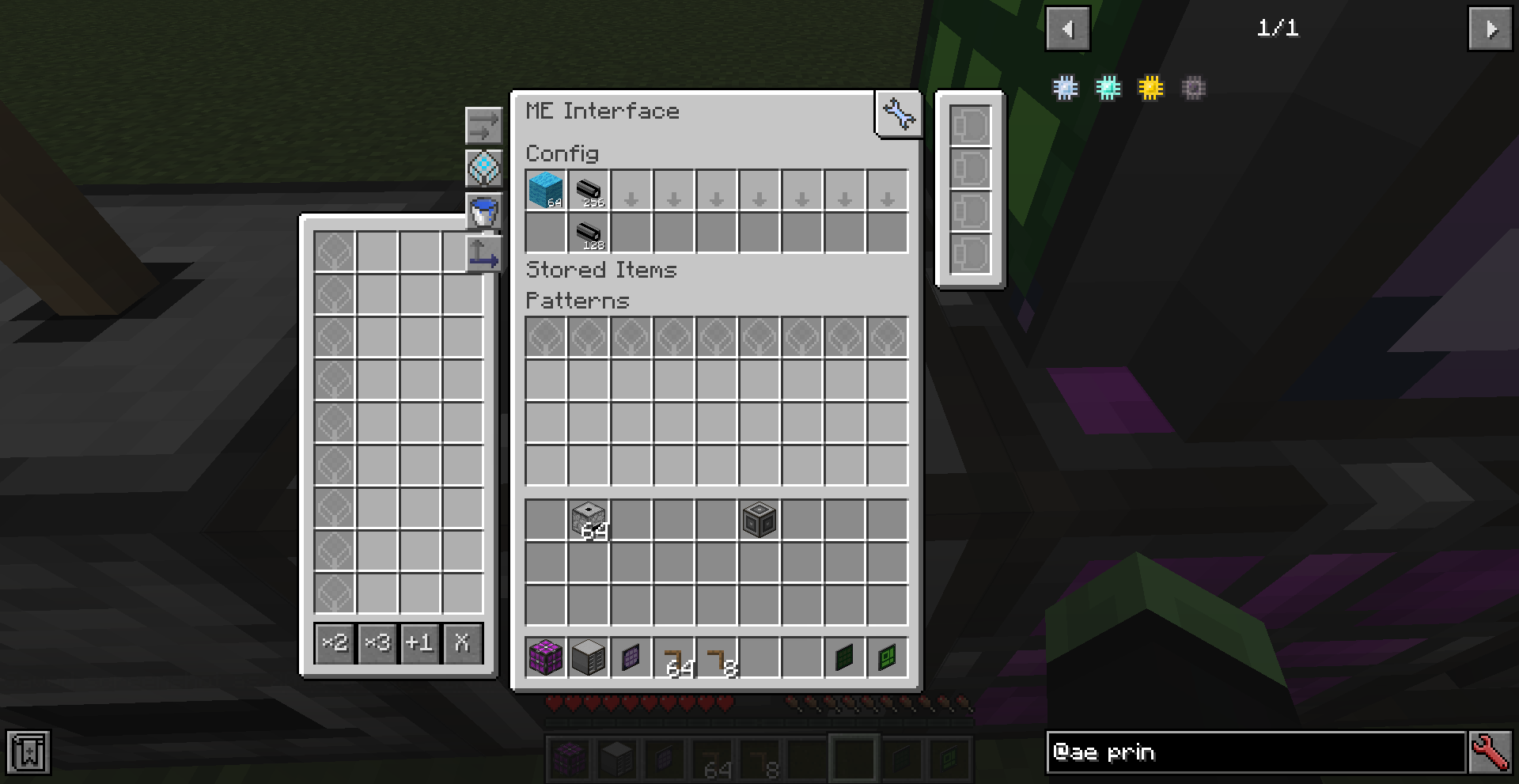Open the wrench settings on ME Interface
This screenshot has height=784, width=1519.
pos(898,113)
